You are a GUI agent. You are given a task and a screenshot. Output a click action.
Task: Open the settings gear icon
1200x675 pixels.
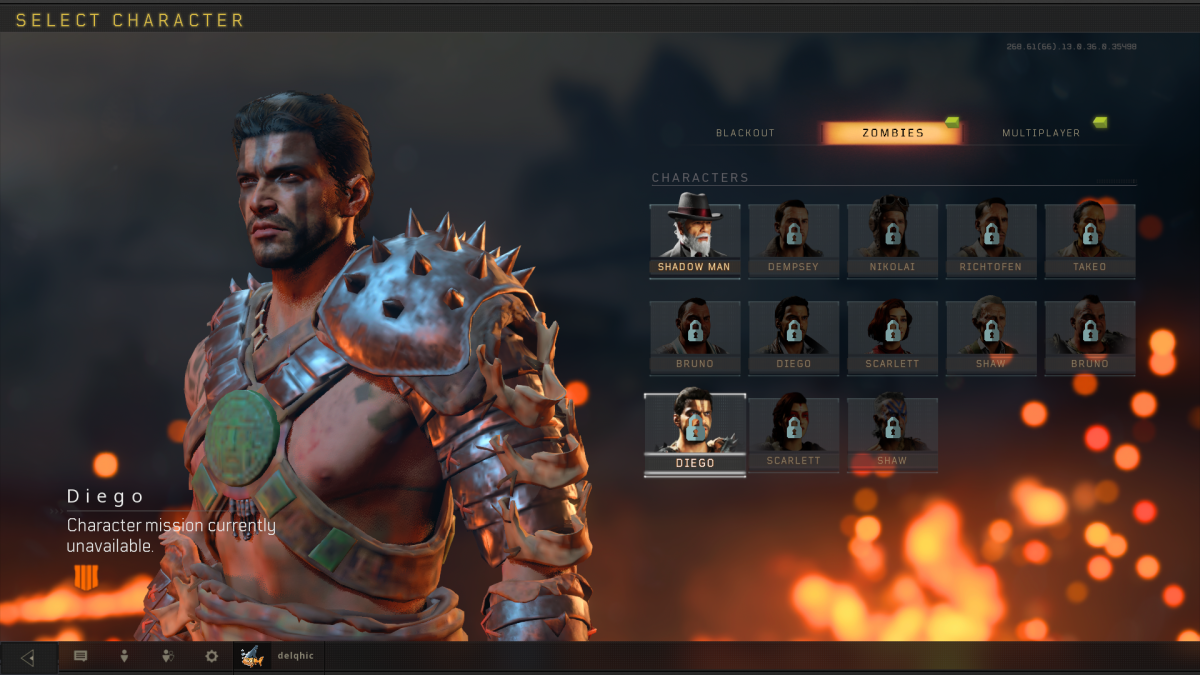coord(211,657)
